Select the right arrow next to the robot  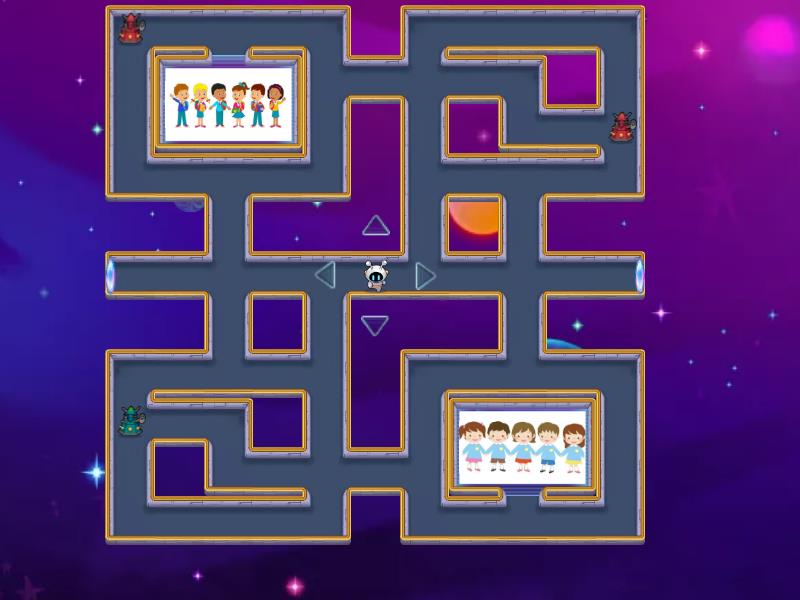(425, 275)
